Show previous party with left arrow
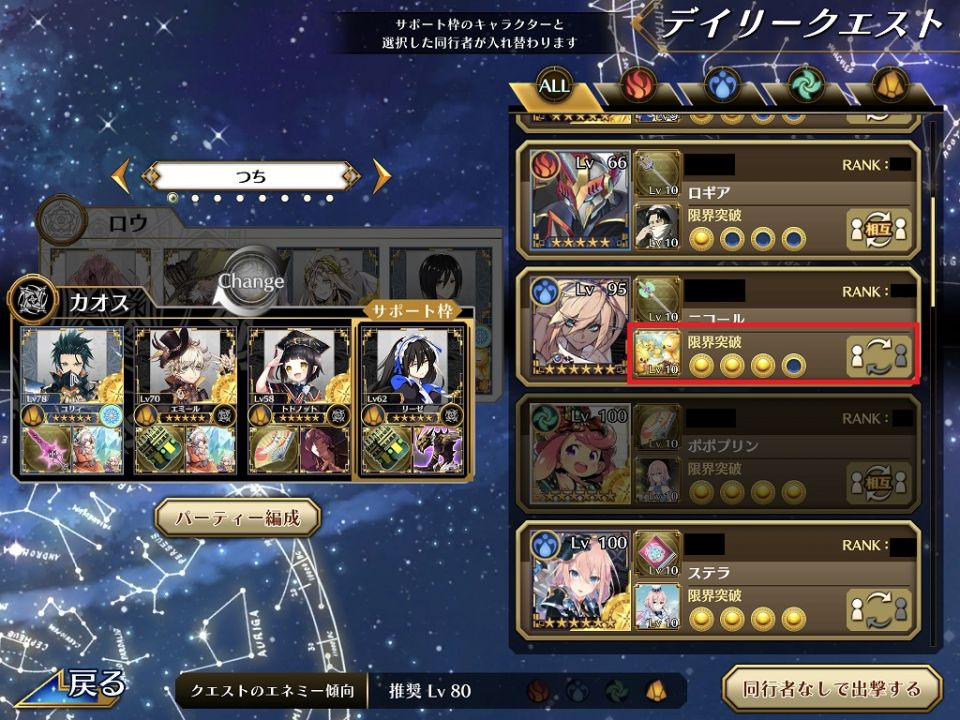Image resolution: width=960 pixels, height=720 pixels. point(122,177)
